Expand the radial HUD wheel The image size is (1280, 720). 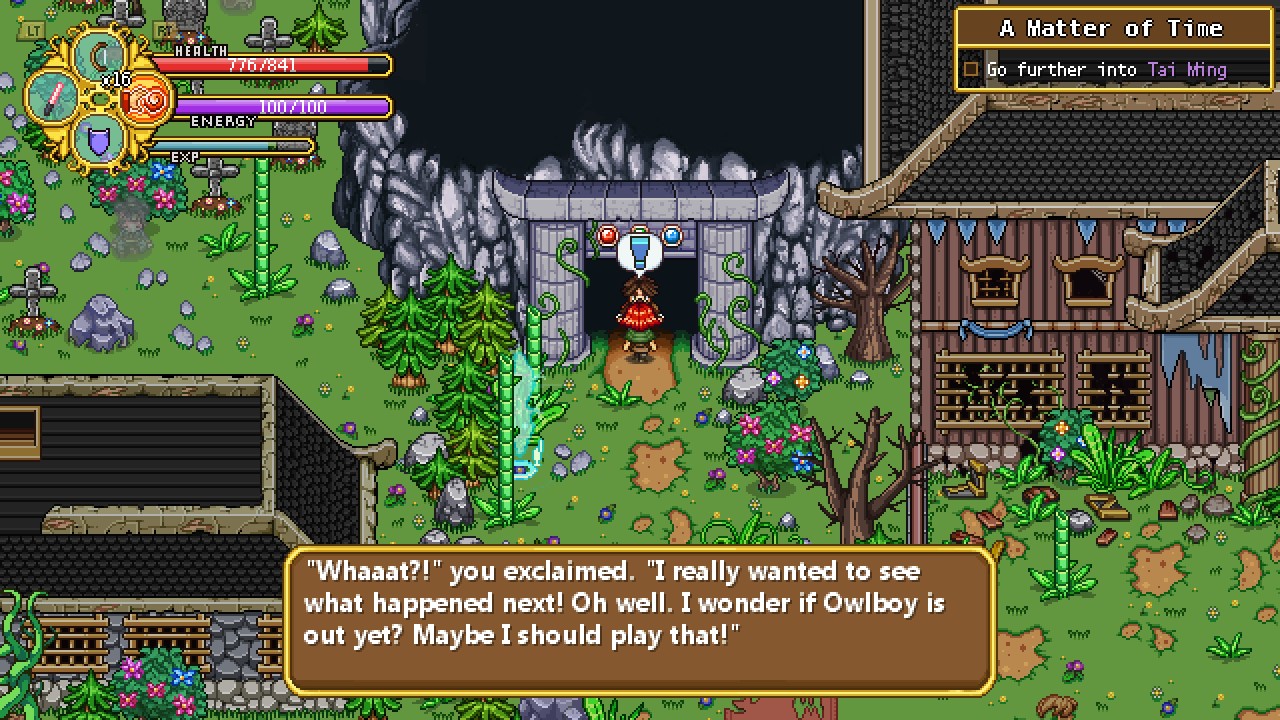pos(98,100)
